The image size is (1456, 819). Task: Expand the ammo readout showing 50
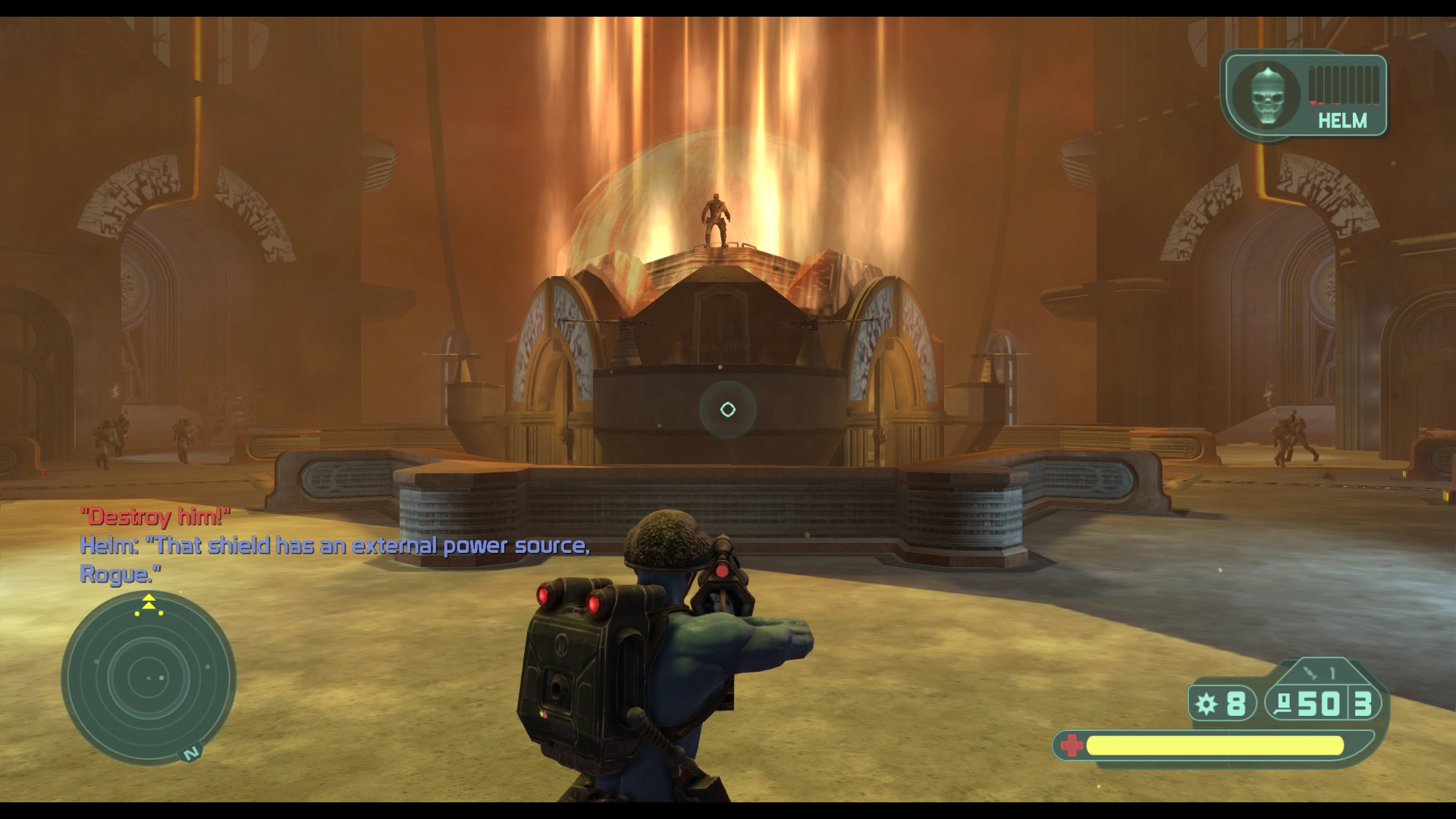(x=1319, y=704)
